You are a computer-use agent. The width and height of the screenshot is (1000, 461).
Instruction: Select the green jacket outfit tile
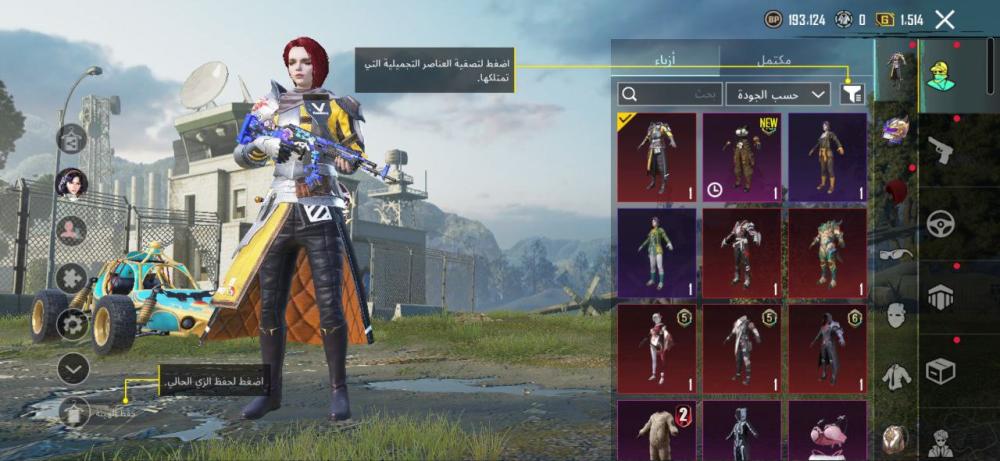(656, 252)
